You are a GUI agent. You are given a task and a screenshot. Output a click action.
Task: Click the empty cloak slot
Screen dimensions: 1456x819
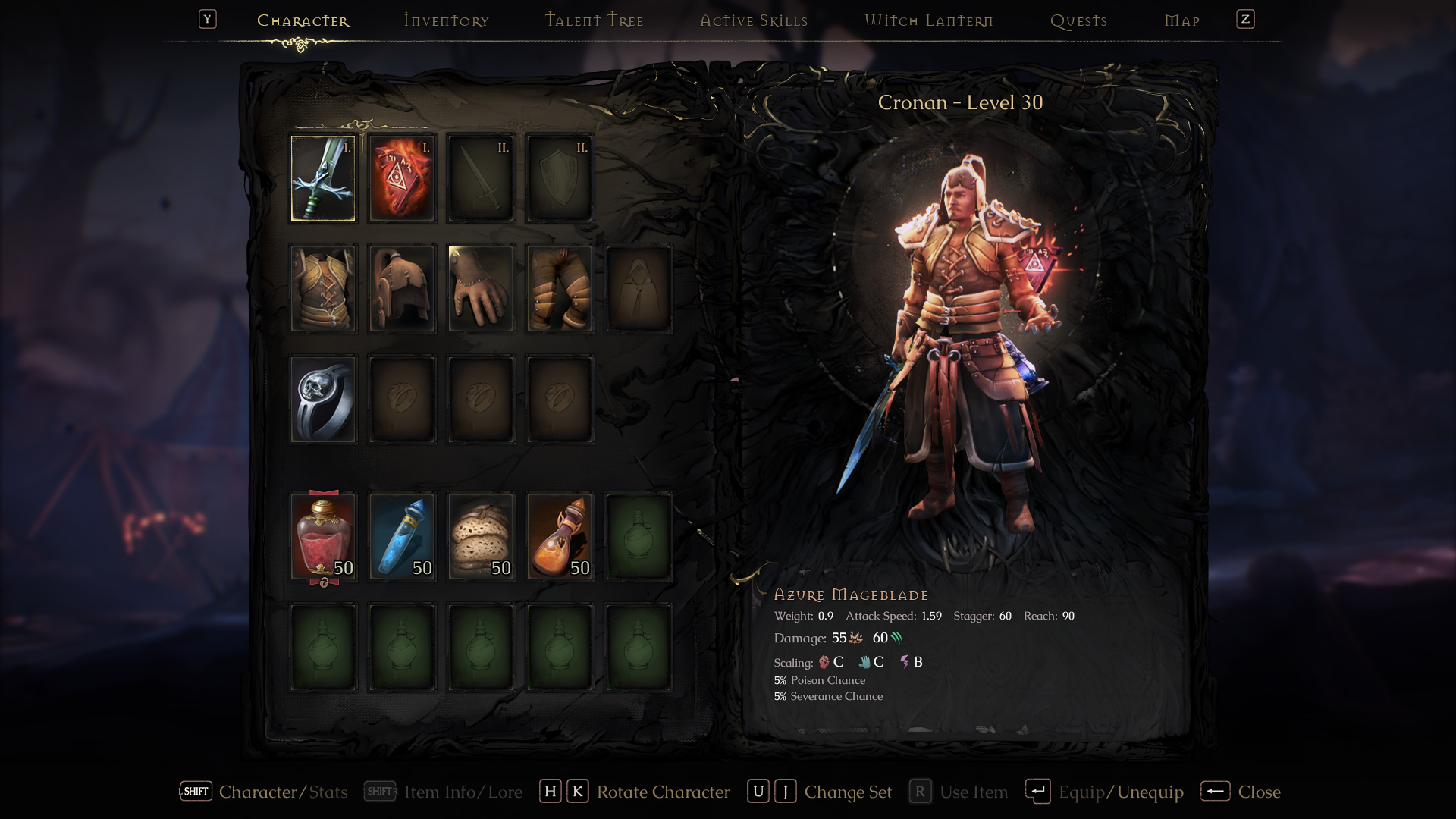[x=638, y=288]
